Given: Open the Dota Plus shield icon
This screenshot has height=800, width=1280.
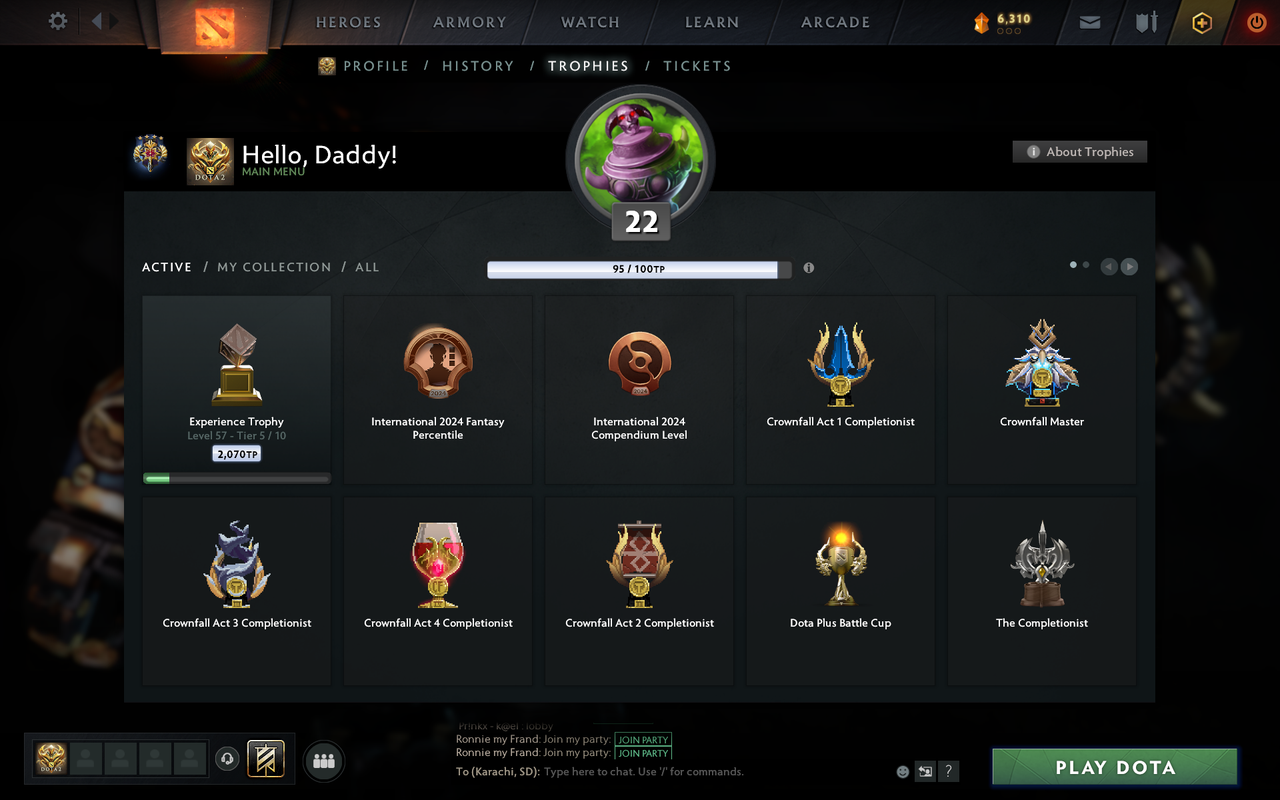Looking at the screenshot, I should point(1145,22).
